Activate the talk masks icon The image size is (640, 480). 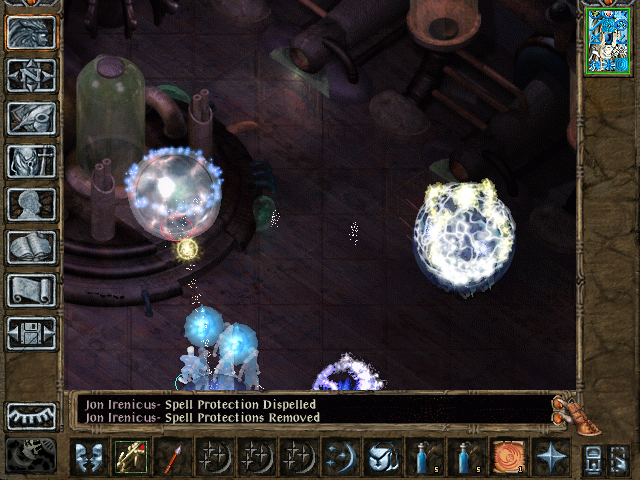pyautogui.click(x=89, y=457)
